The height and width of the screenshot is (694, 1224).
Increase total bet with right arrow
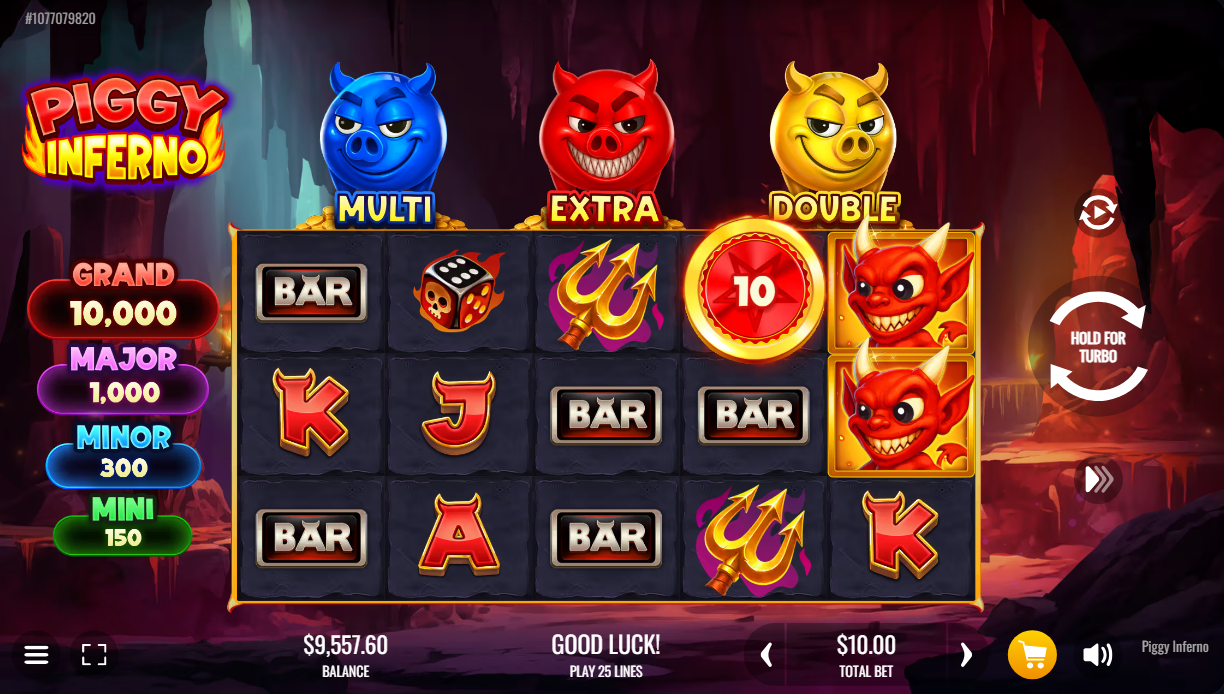click(965, 655)
